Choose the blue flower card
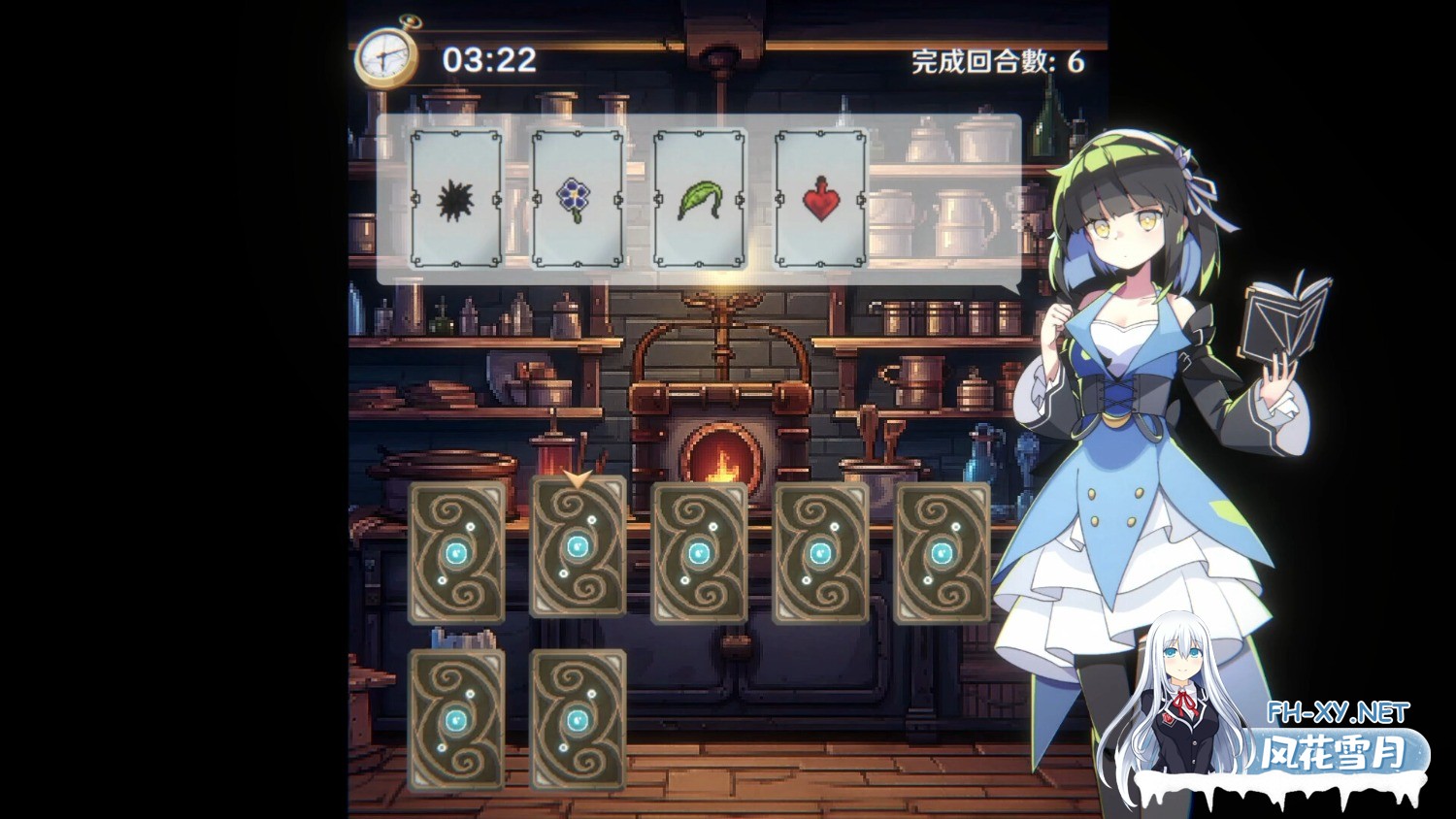This screenshot has height=819, width=1456. [578, 199]
